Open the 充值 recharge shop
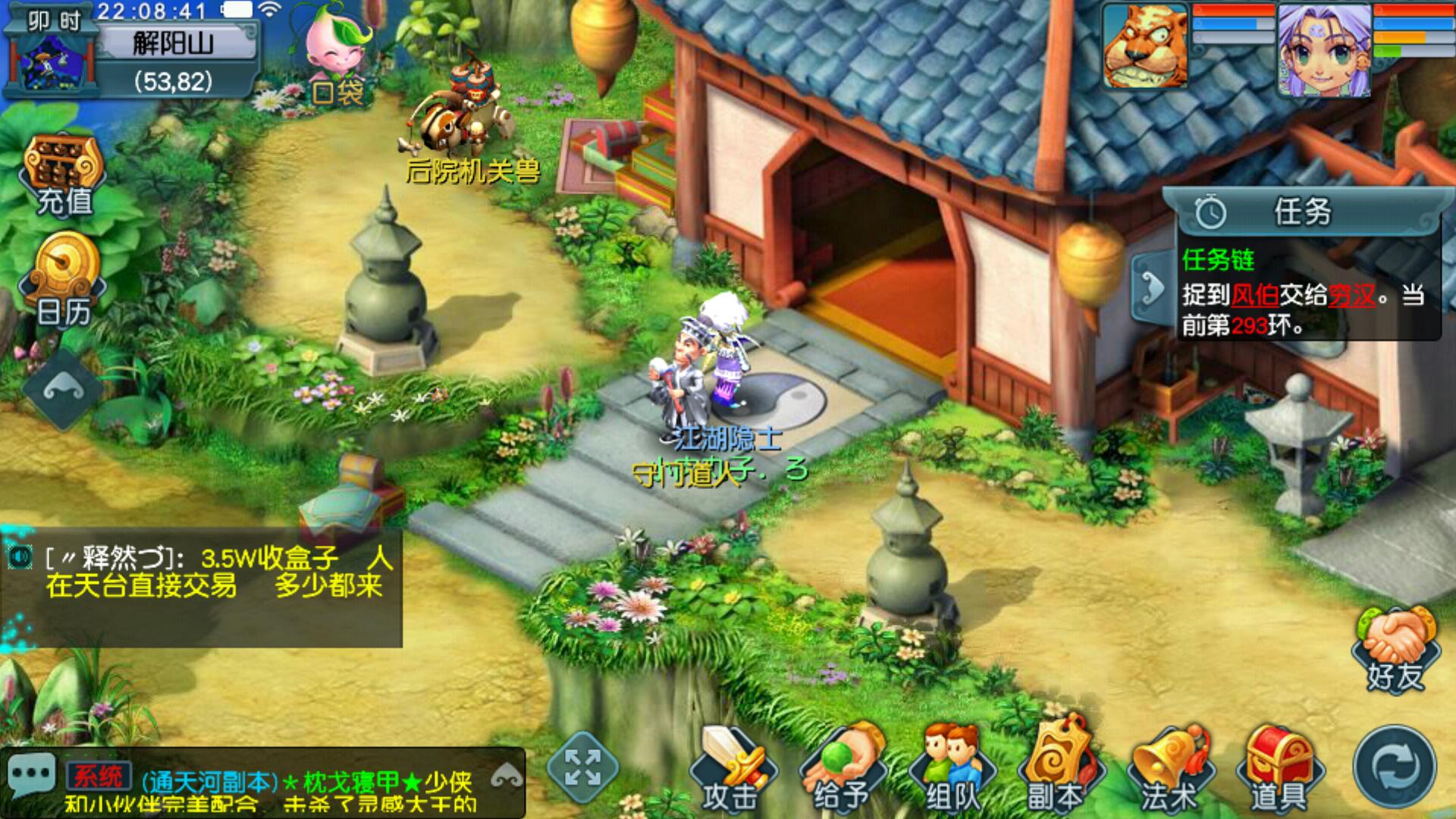 click(x=64, y=176)
